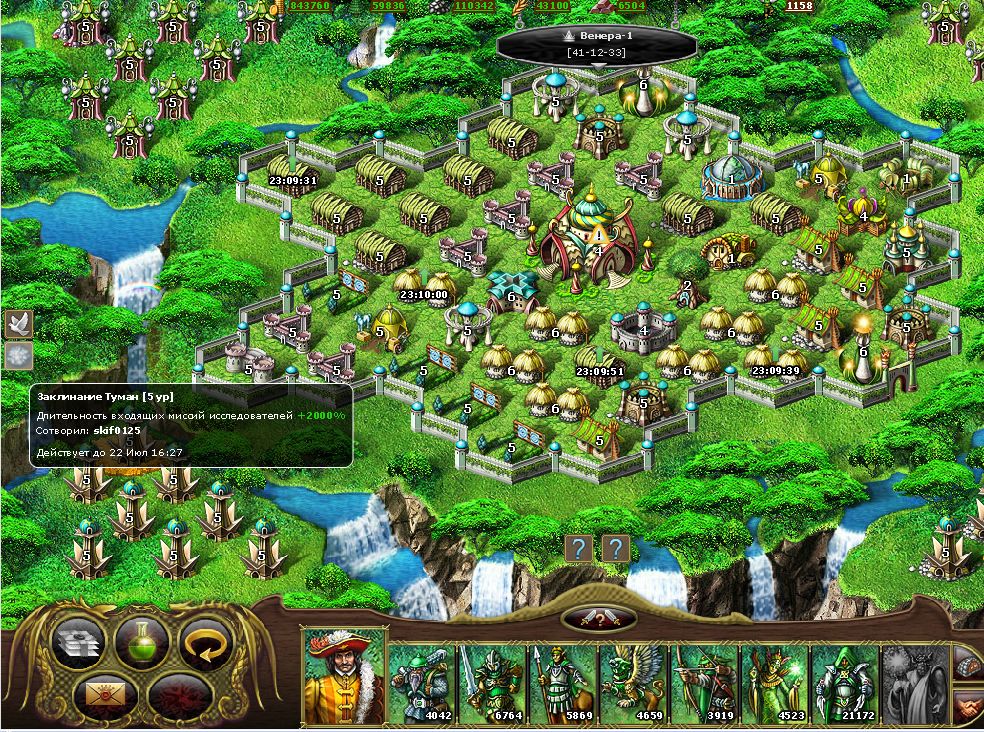Select the Туман fog spell icon
This screenshot has width=984, height=732.
coord(19,355)
